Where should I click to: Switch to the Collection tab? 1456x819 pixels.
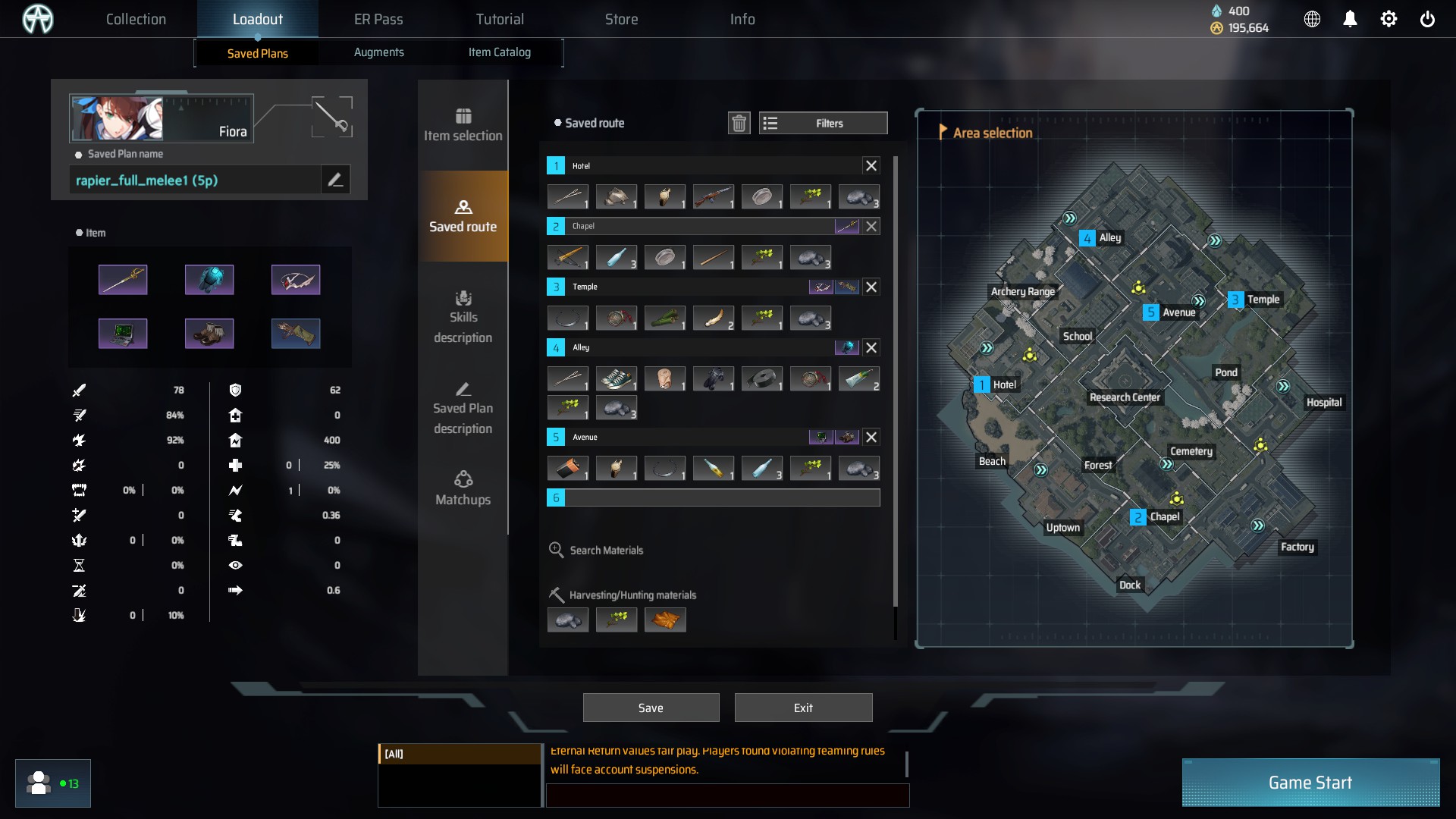[136, 19]
